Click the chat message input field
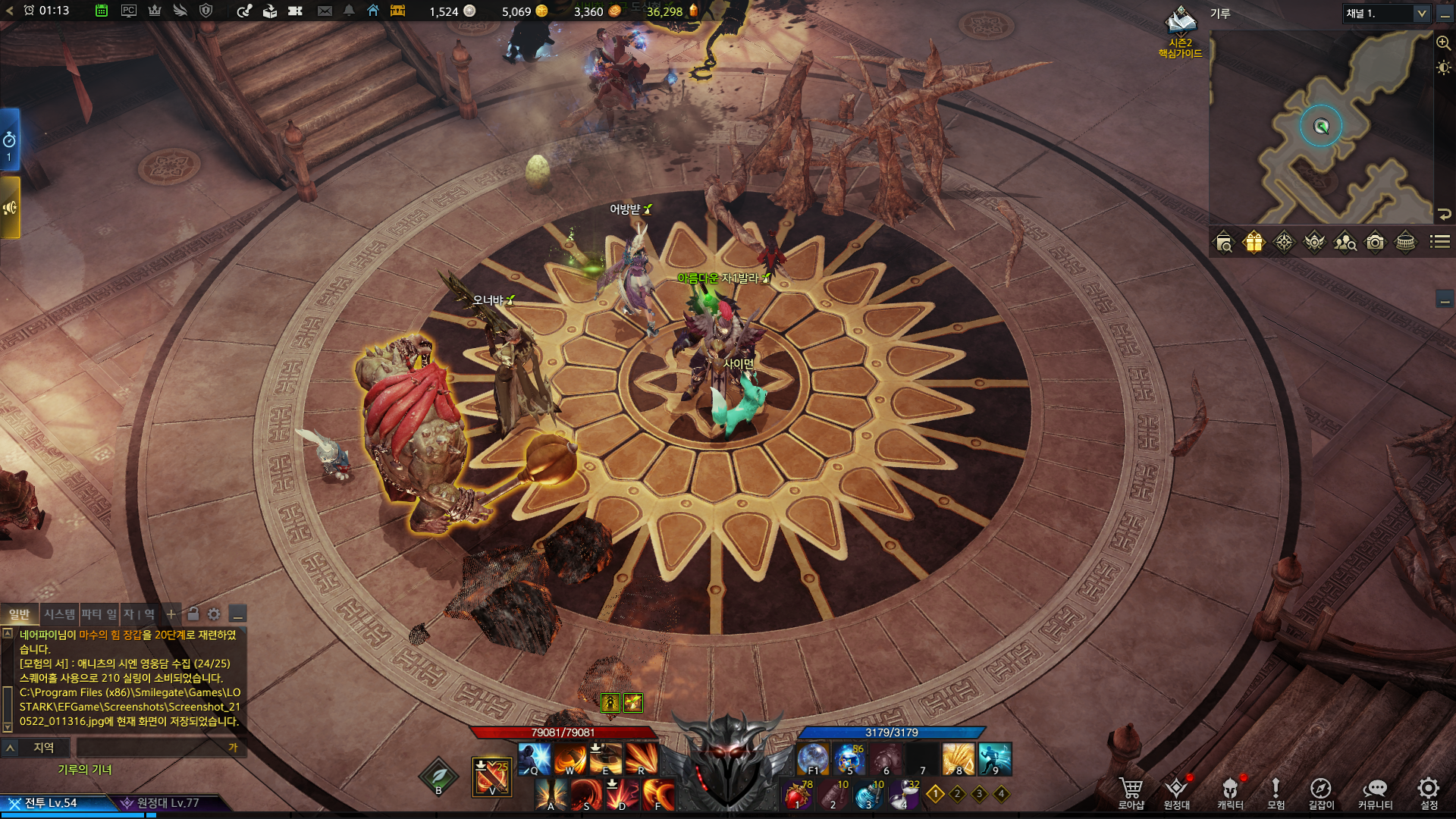Image resolution: width=1456 pixels, height=819 pixels. click(152, 748)
